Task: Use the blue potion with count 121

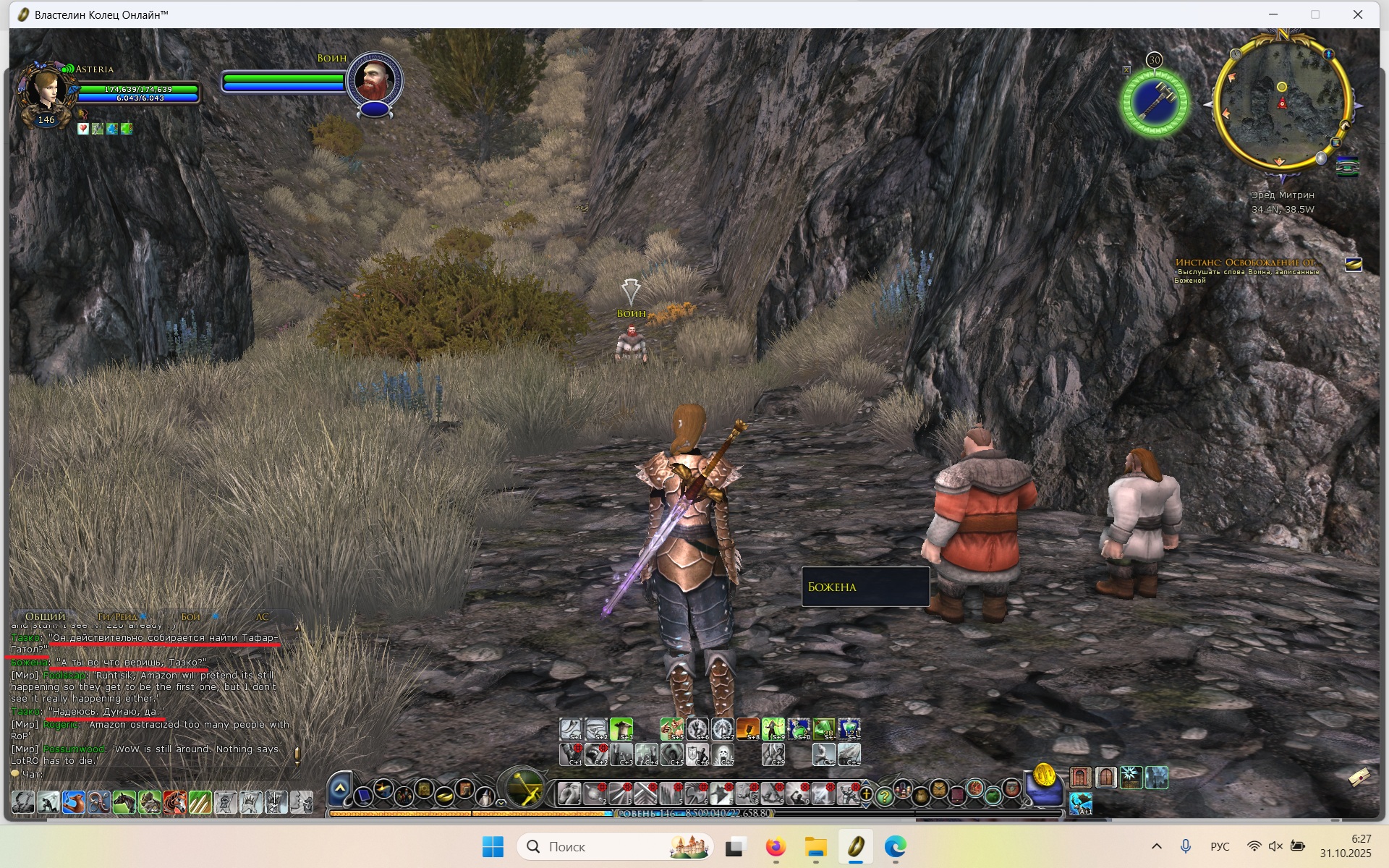Action: 849,729
